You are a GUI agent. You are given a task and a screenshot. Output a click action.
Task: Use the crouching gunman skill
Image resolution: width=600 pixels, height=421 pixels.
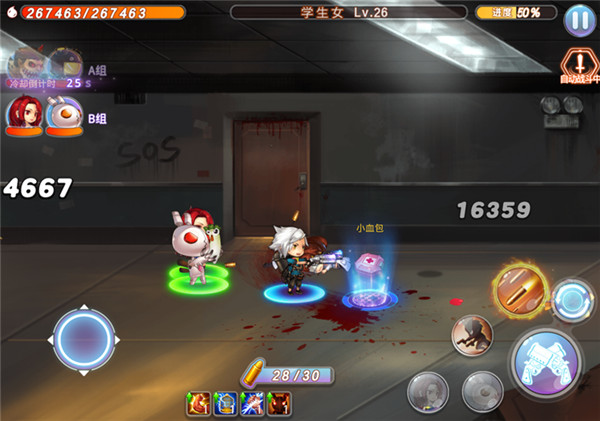click(x=471, y=336)
